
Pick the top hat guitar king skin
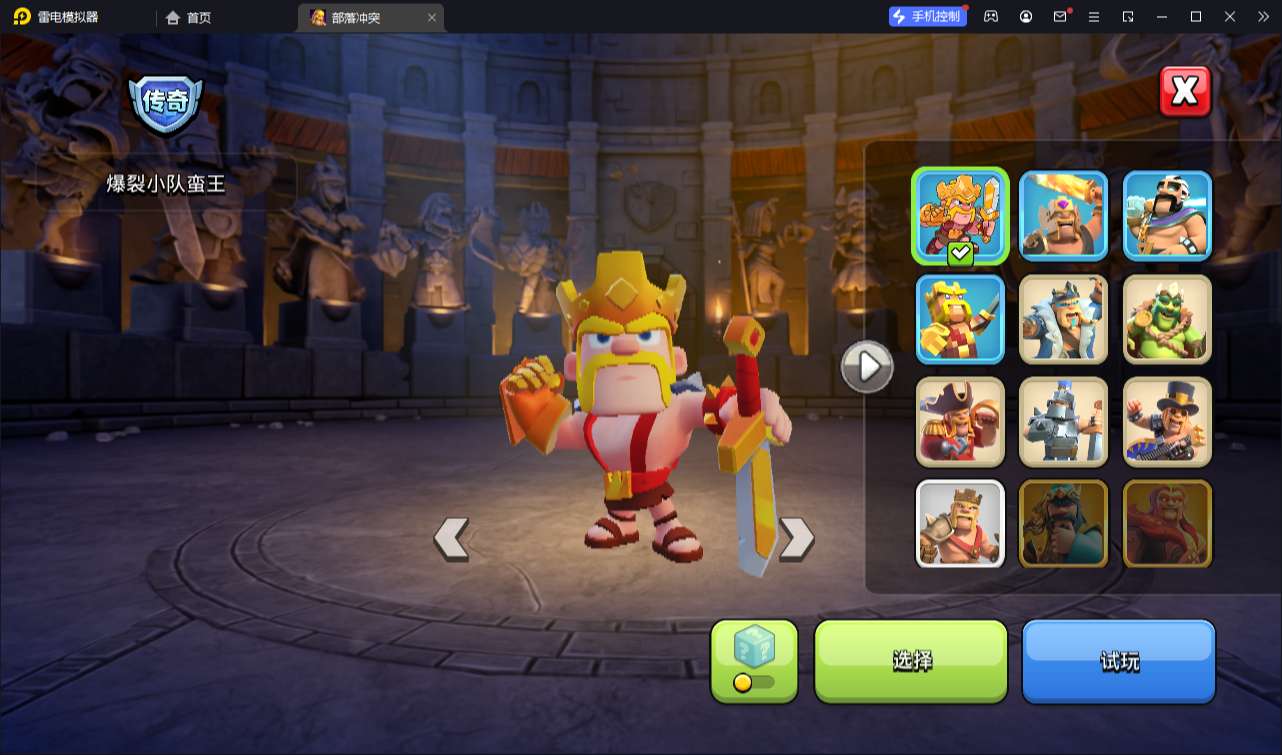coord(1167,422)
